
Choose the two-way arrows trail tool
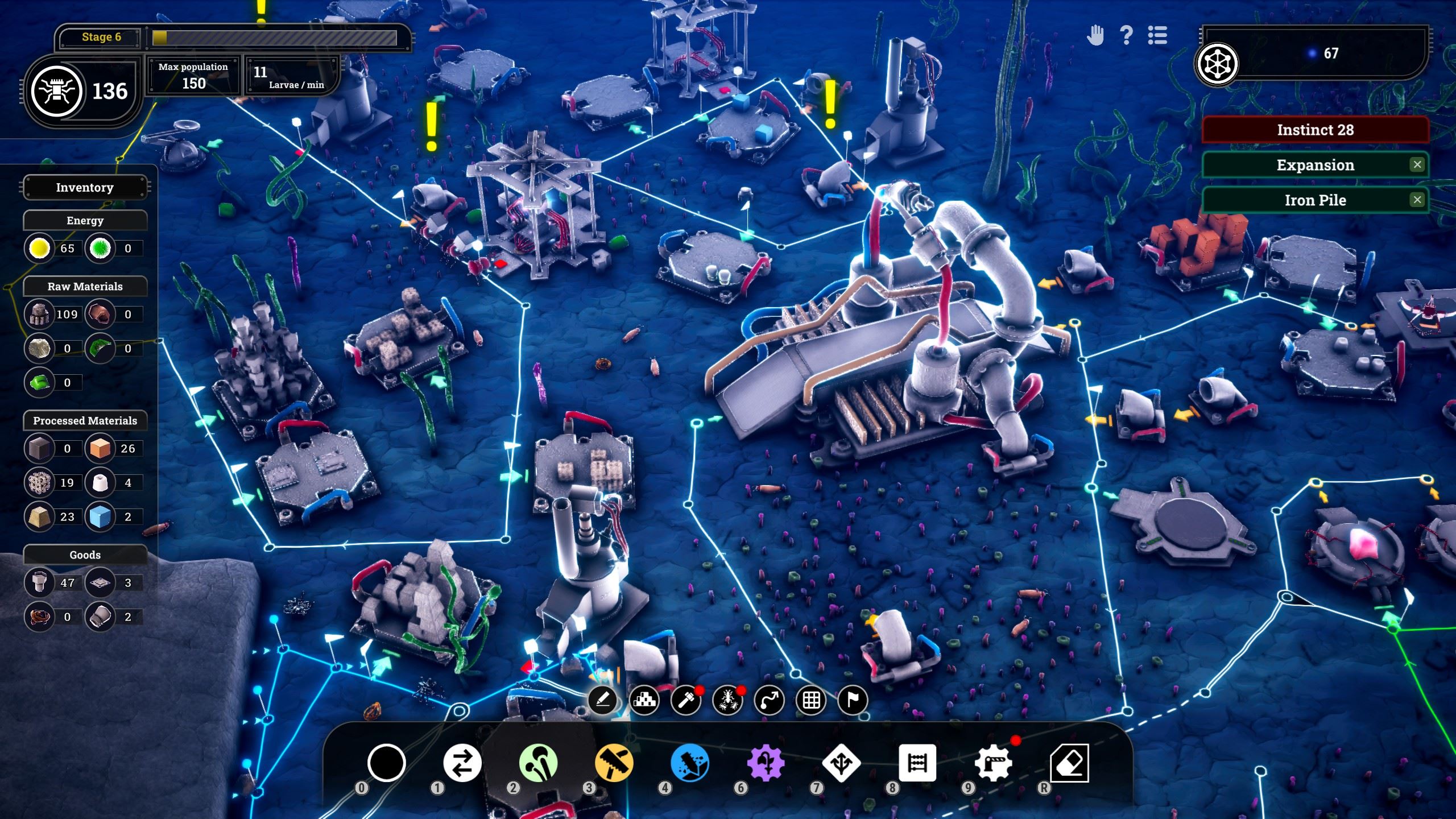[x=462, y=763]
